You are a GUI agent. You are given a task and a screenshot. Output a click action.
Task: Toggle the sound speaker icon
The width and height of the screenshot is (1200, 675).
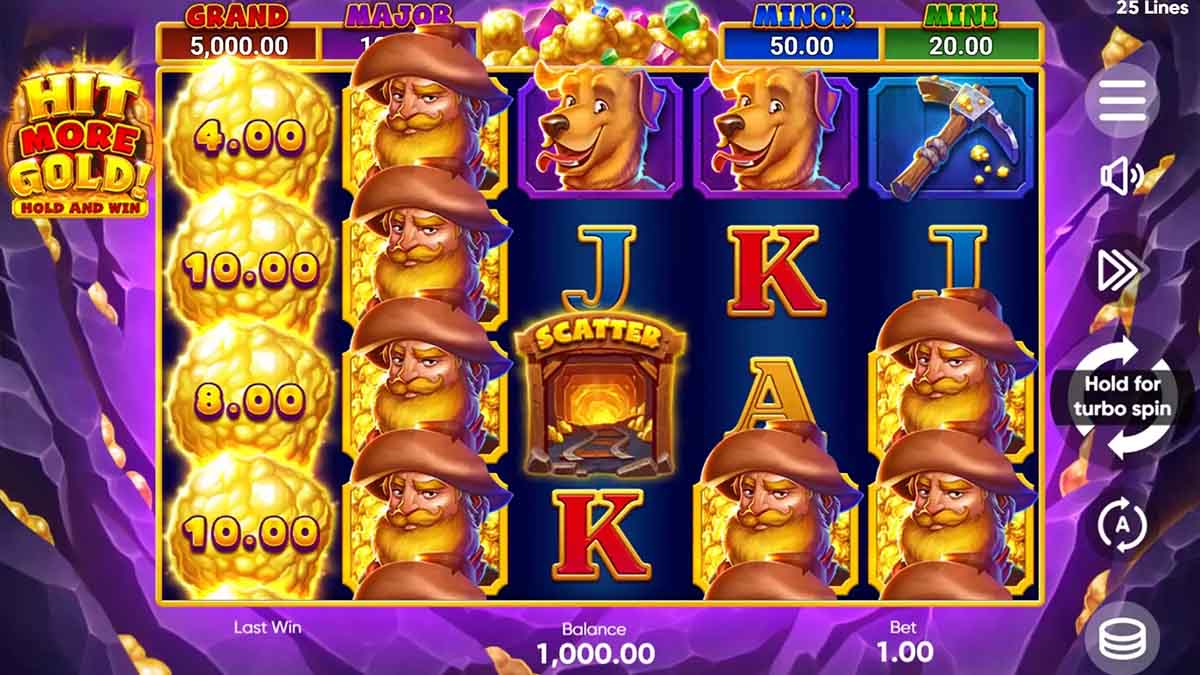point(1121,177)
